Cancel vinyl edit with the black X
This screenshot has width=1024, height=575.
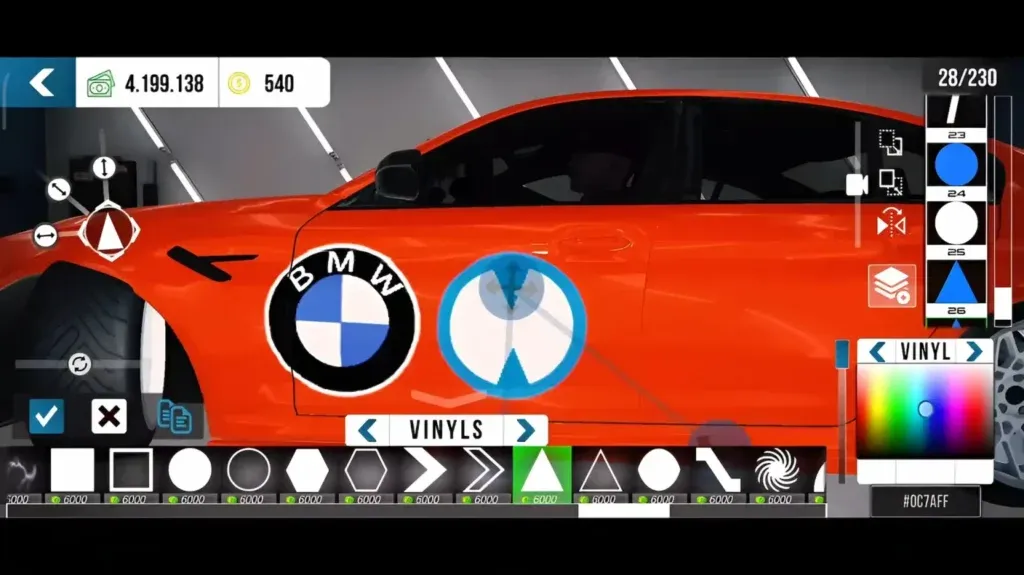[108, 415]
